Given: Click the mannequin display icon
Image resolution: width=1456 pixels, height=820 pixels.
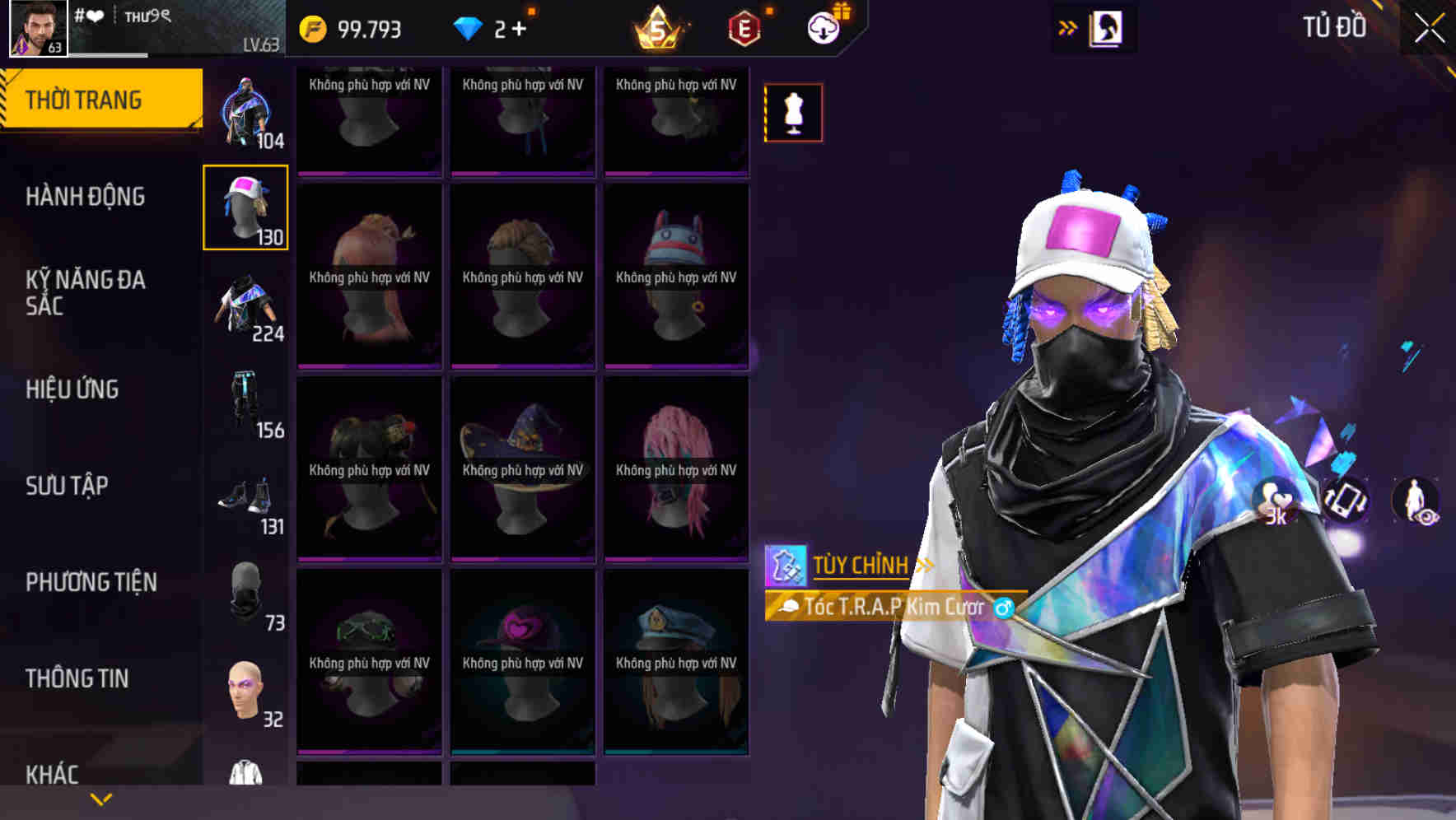Looking at the screenshot, I should tap(793, 112).
